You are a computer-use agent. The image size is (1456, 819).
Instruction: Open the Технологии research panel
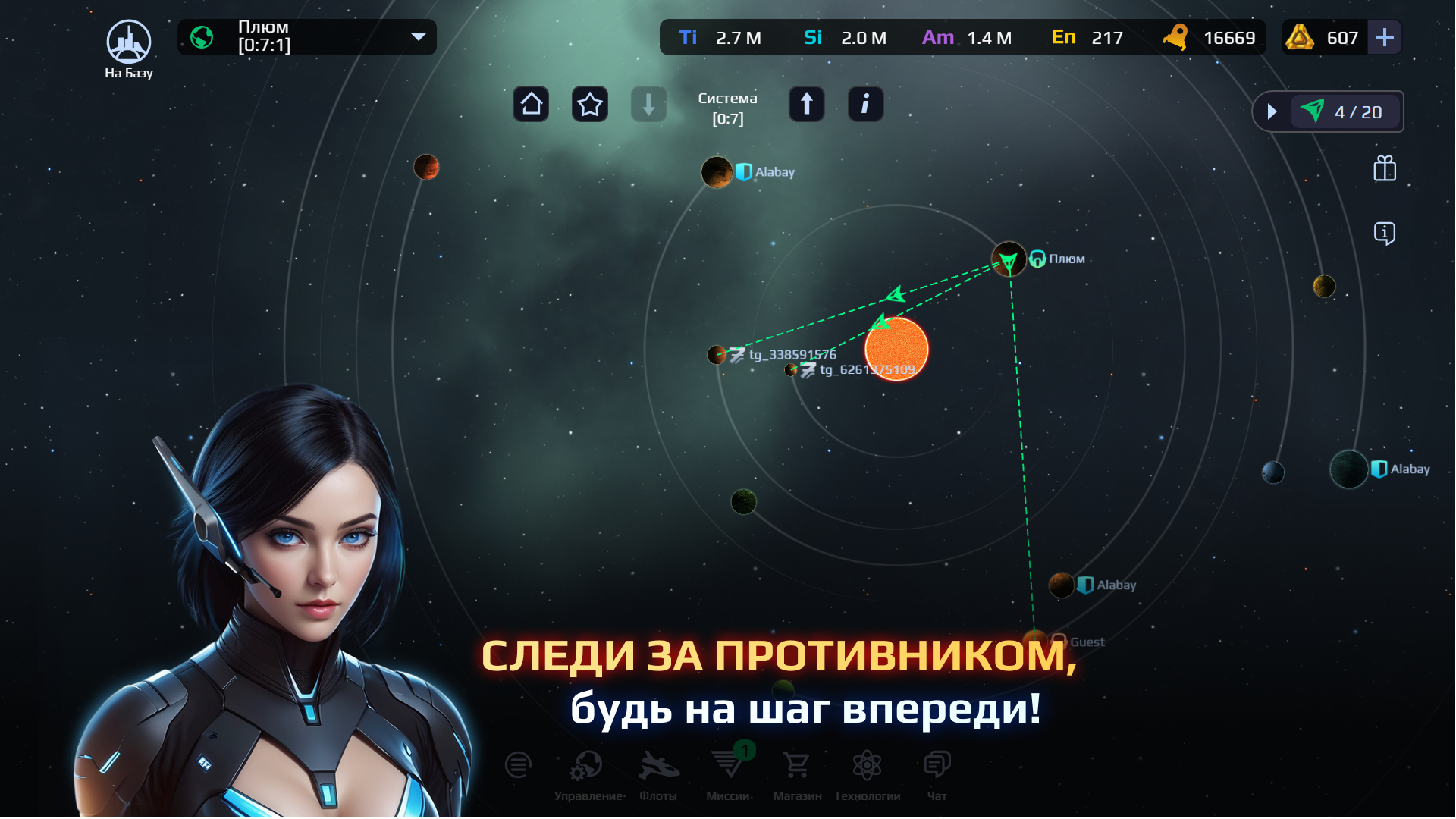[866, 766]
